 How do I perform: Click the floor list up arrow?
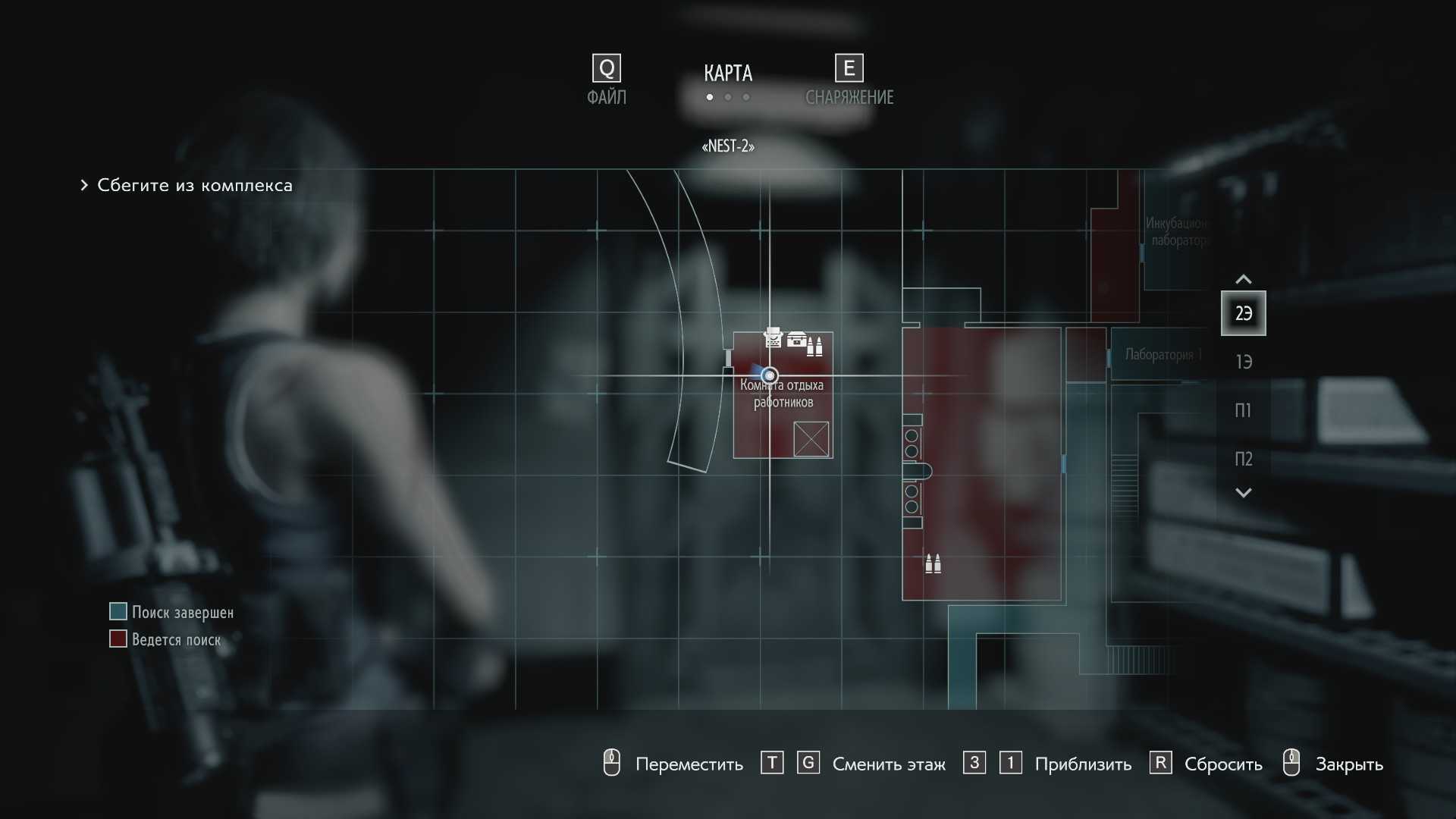[x=1243, y=279]
